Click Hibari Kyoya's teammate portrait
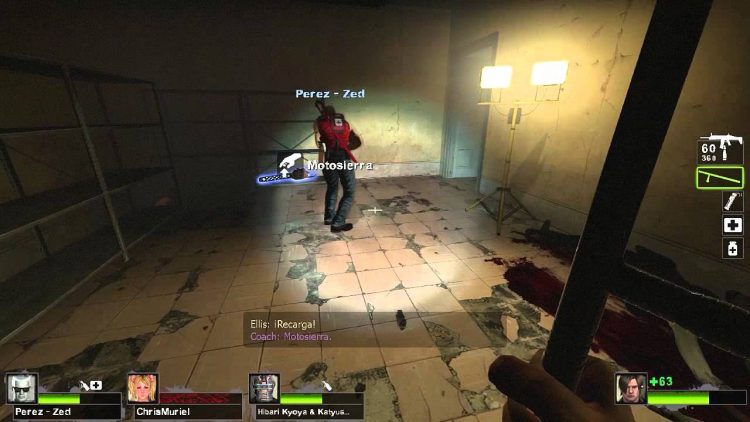 264,388
